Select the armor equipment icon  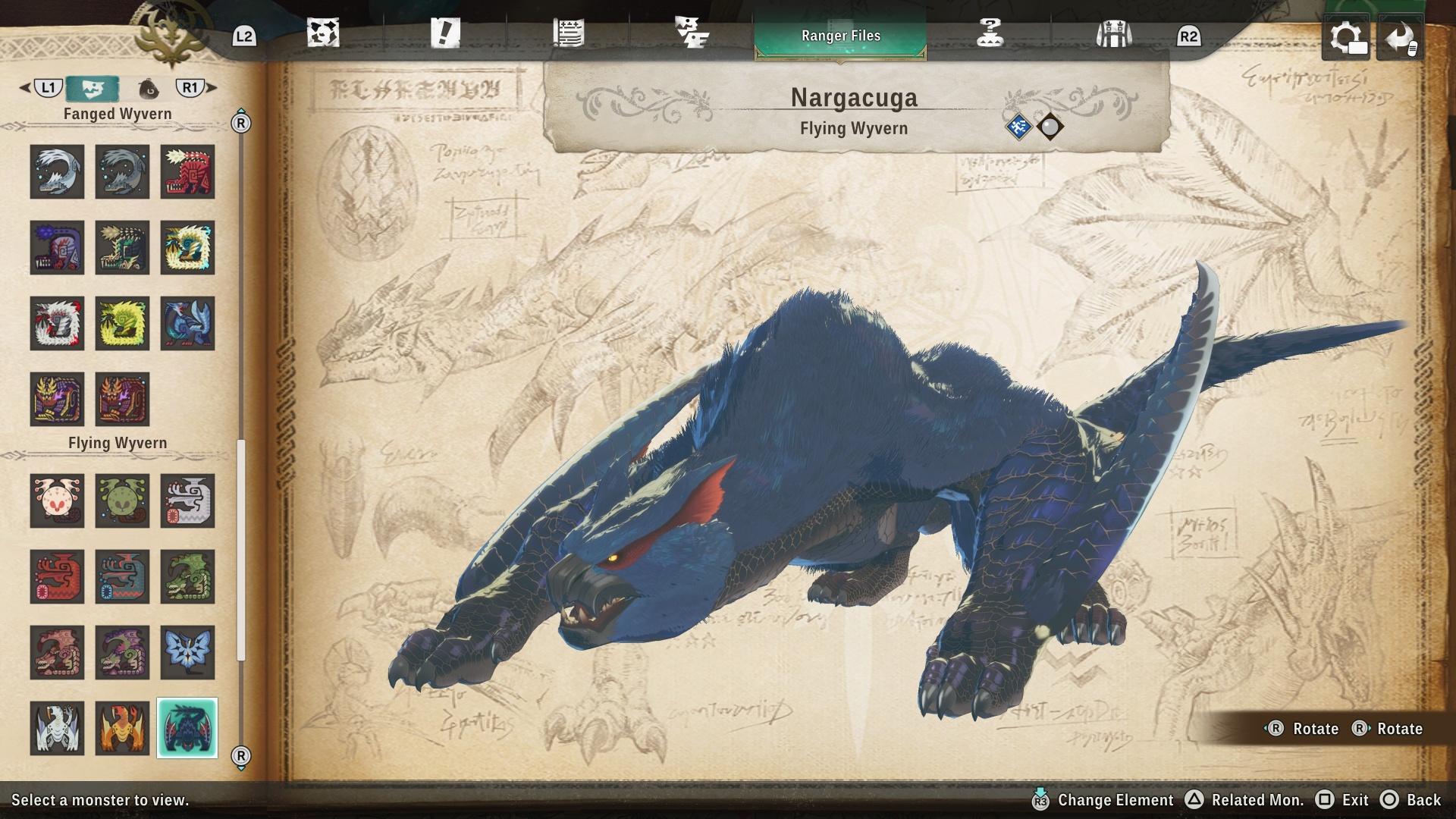(x=1115, y=34)
